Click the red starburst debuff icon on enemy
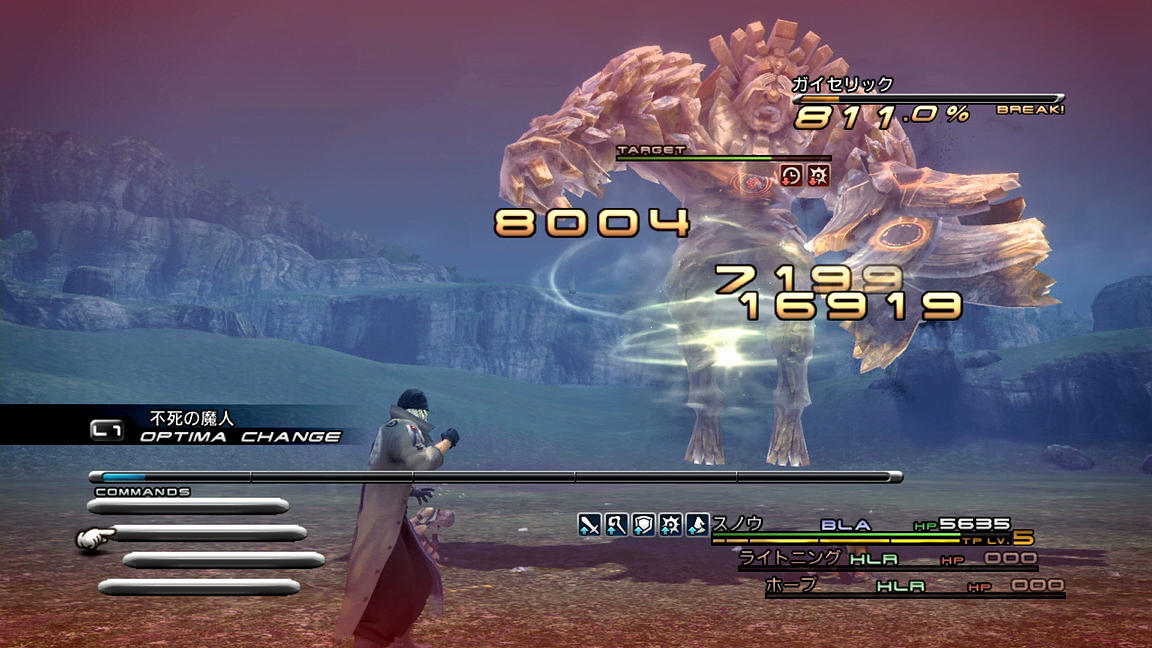 (x=818, y=175)
